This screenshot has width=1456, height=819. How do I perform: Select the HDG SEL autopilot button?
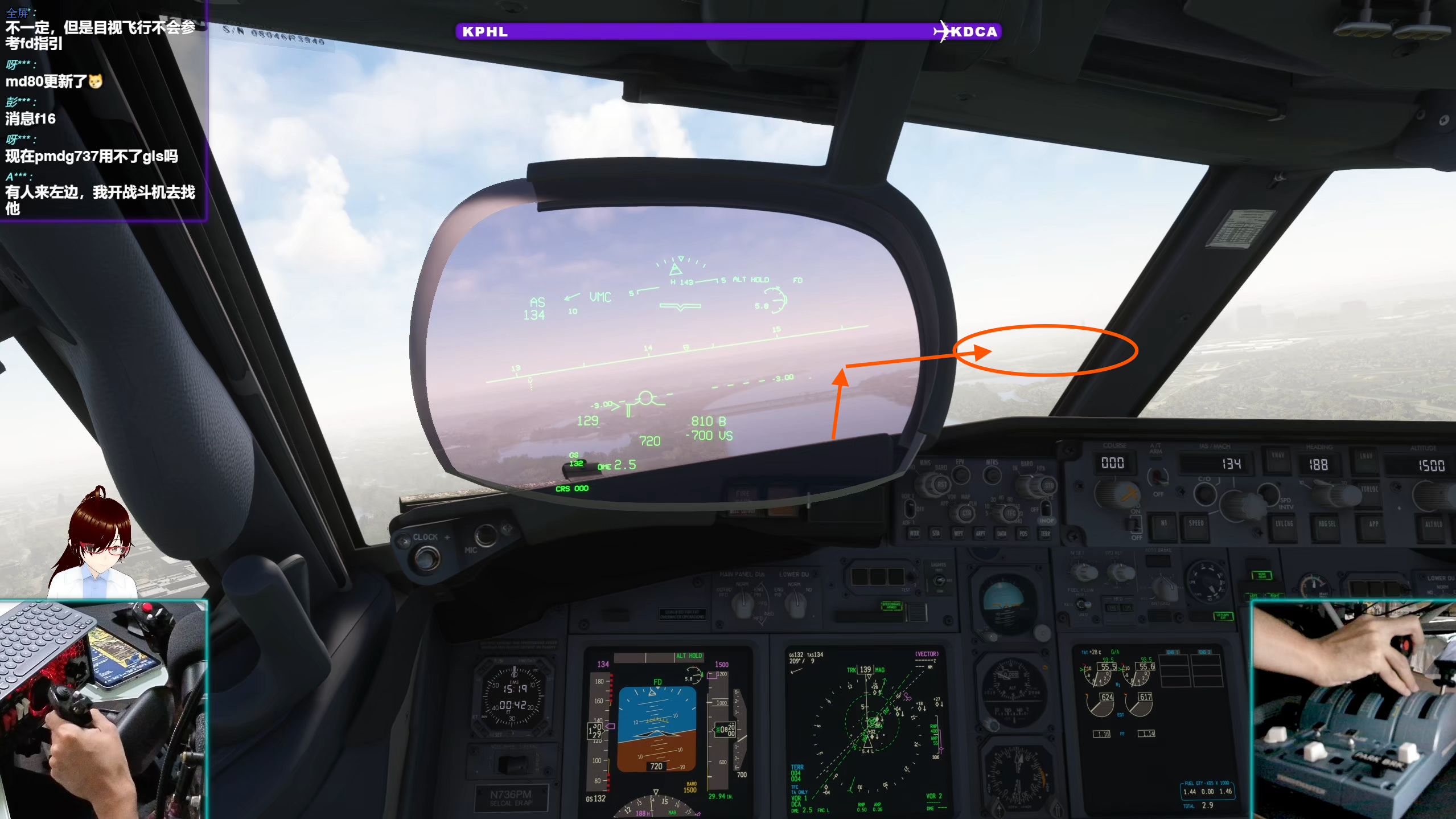pyautogui.click(x=1327, y=525)
